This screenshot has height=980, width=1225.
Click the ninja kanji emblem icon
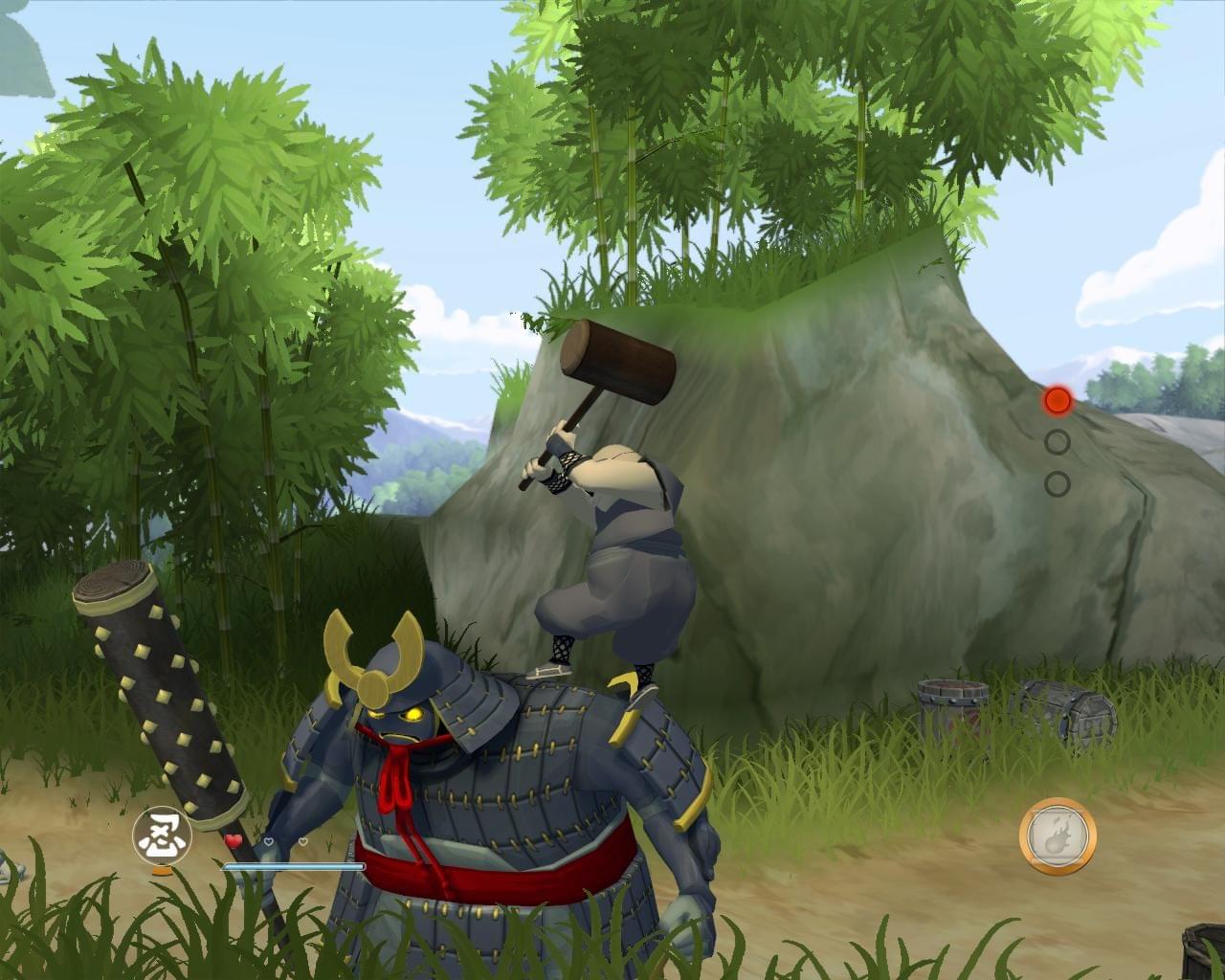point(162,834)
